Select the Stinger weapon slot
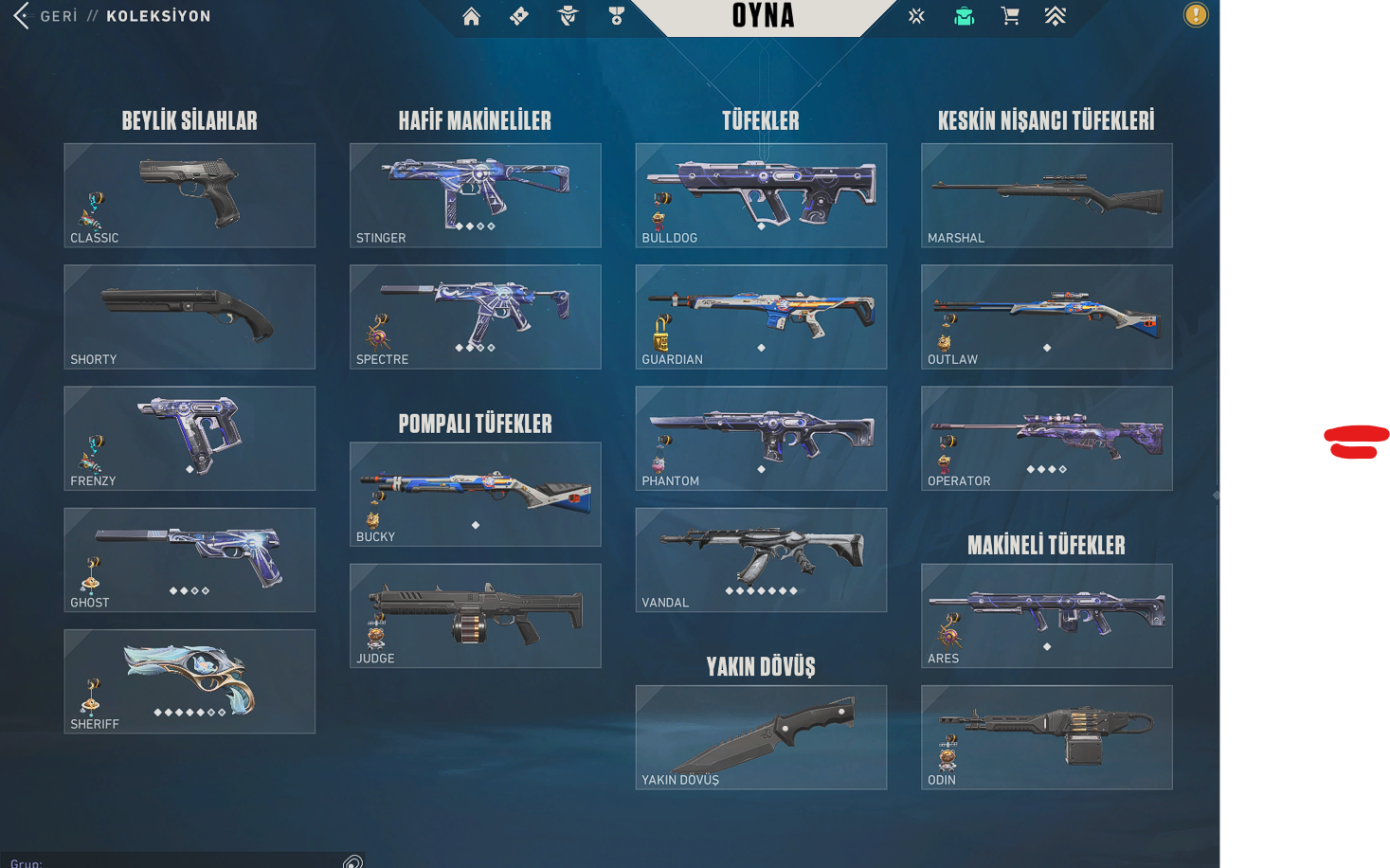 click(x=475, y=195)
